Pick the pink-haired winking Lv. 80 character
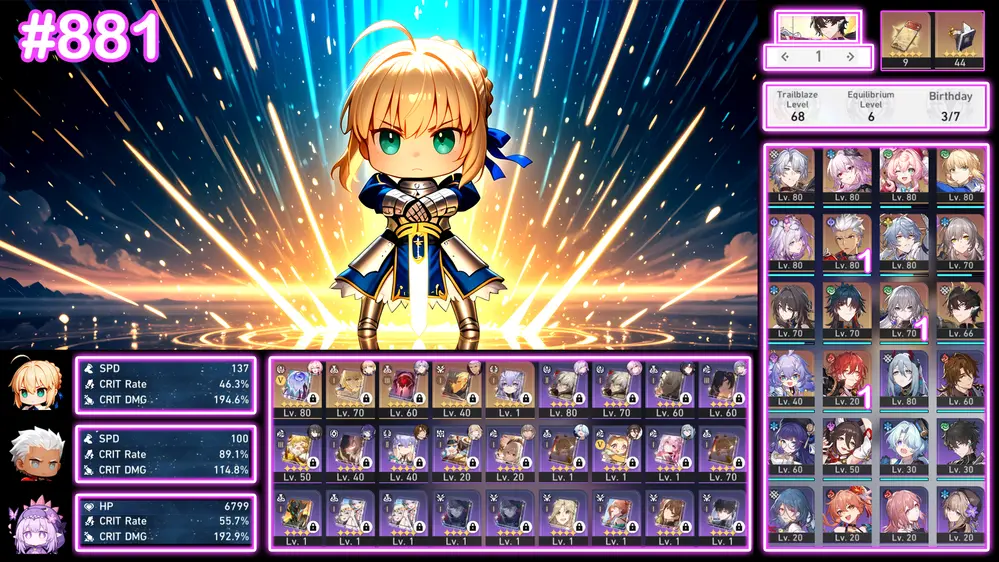 coord(903,176)
